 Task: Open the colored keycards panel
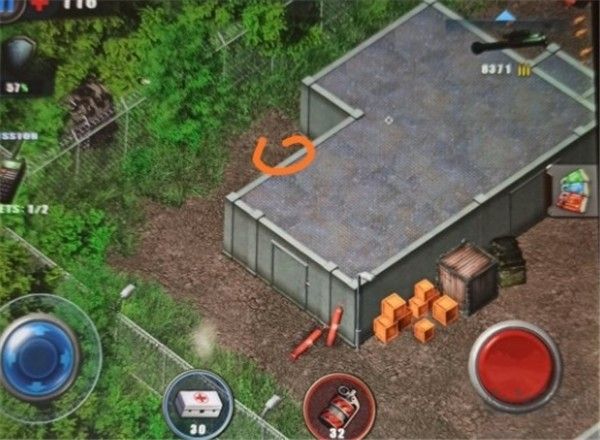pos(572,191)
